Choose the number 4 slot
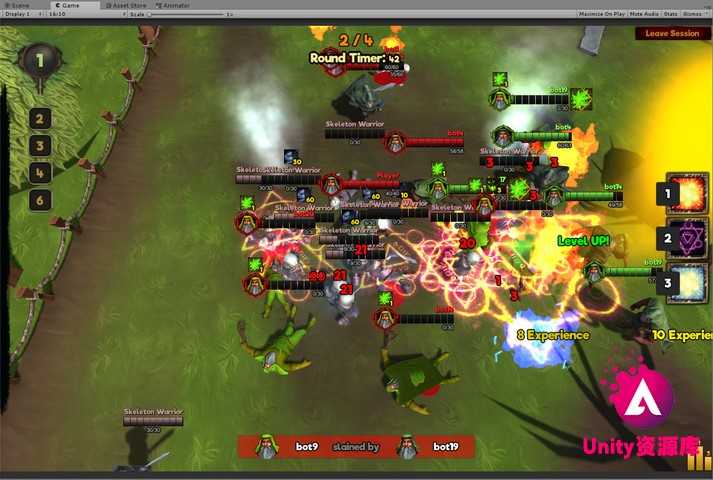The image size is (713, 480). point(40,172)
